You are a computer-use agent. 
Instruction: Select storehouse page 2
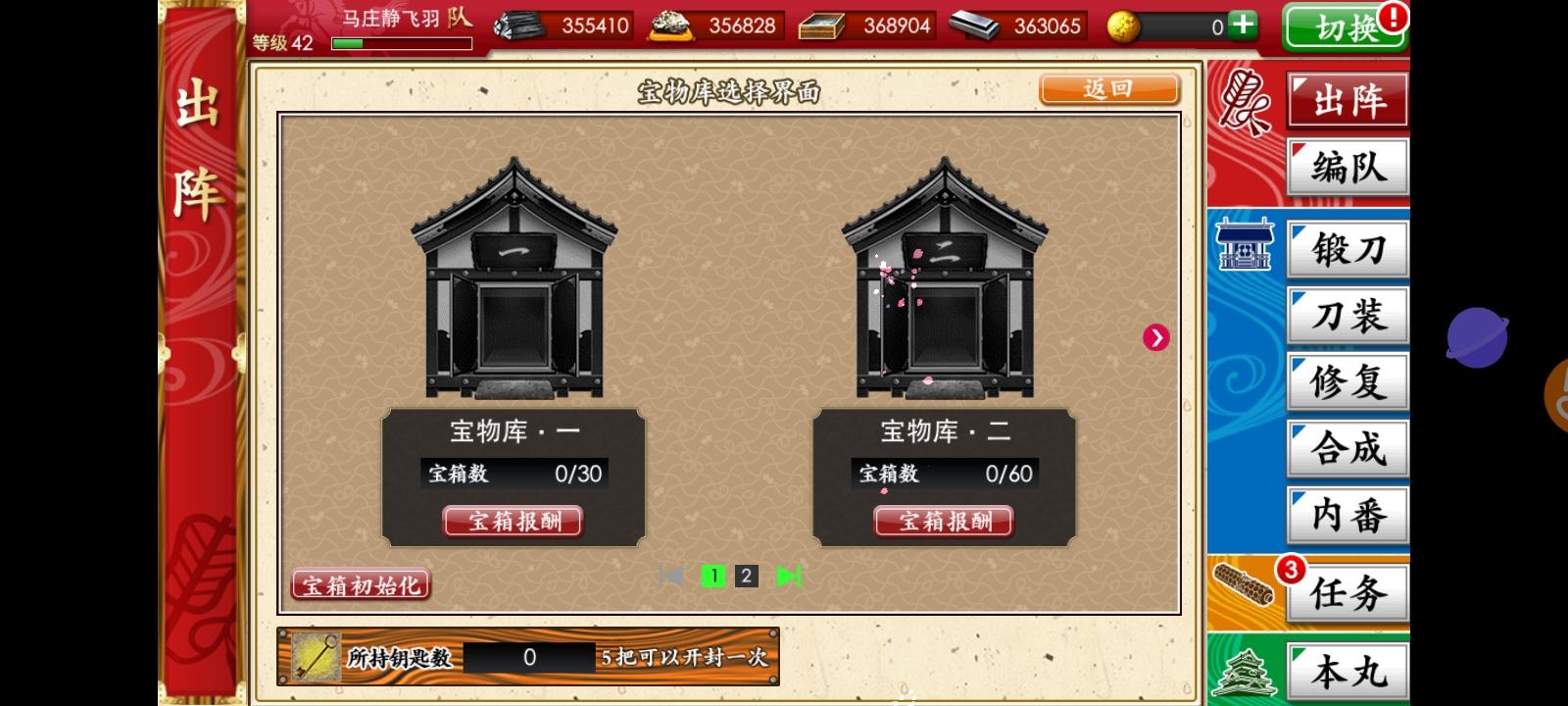[x=747, y=577]
